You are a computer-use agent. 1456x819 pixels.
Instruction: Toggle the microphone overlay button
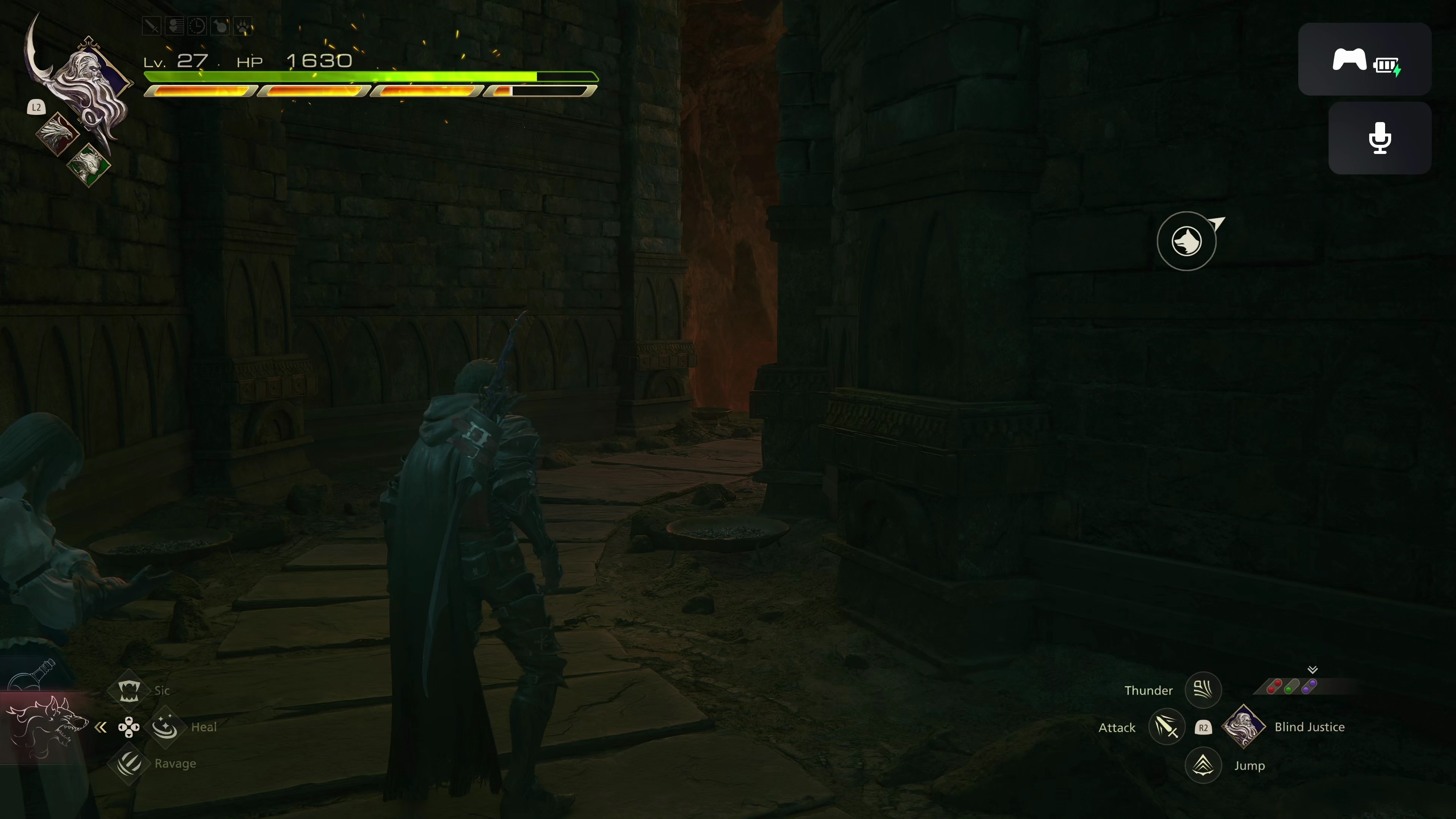(1380, 138)
